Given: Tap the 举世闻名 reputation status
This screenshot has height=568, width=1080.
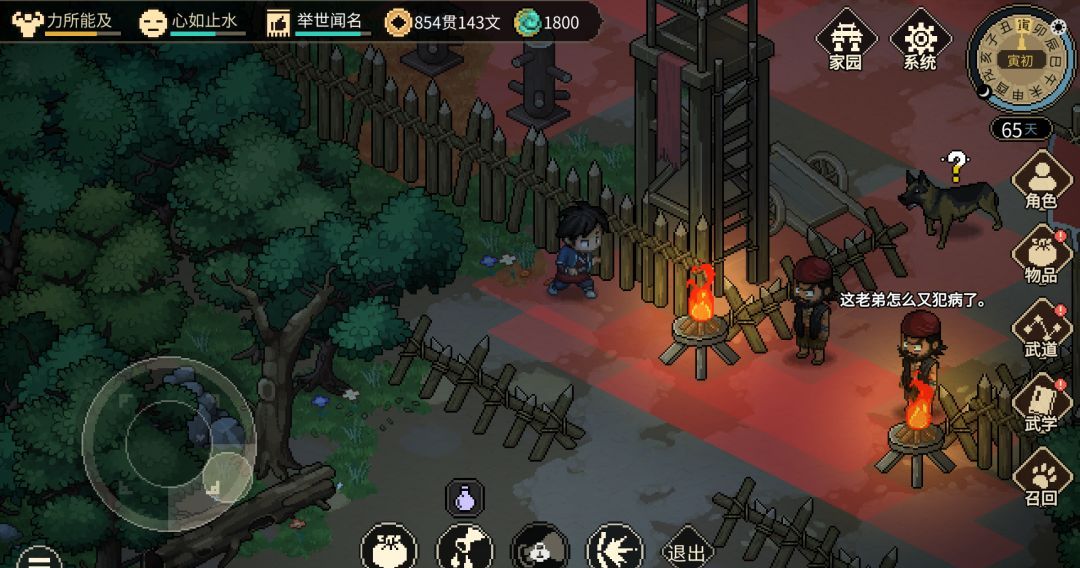Looking at the screenshot, I should point(318,21).
